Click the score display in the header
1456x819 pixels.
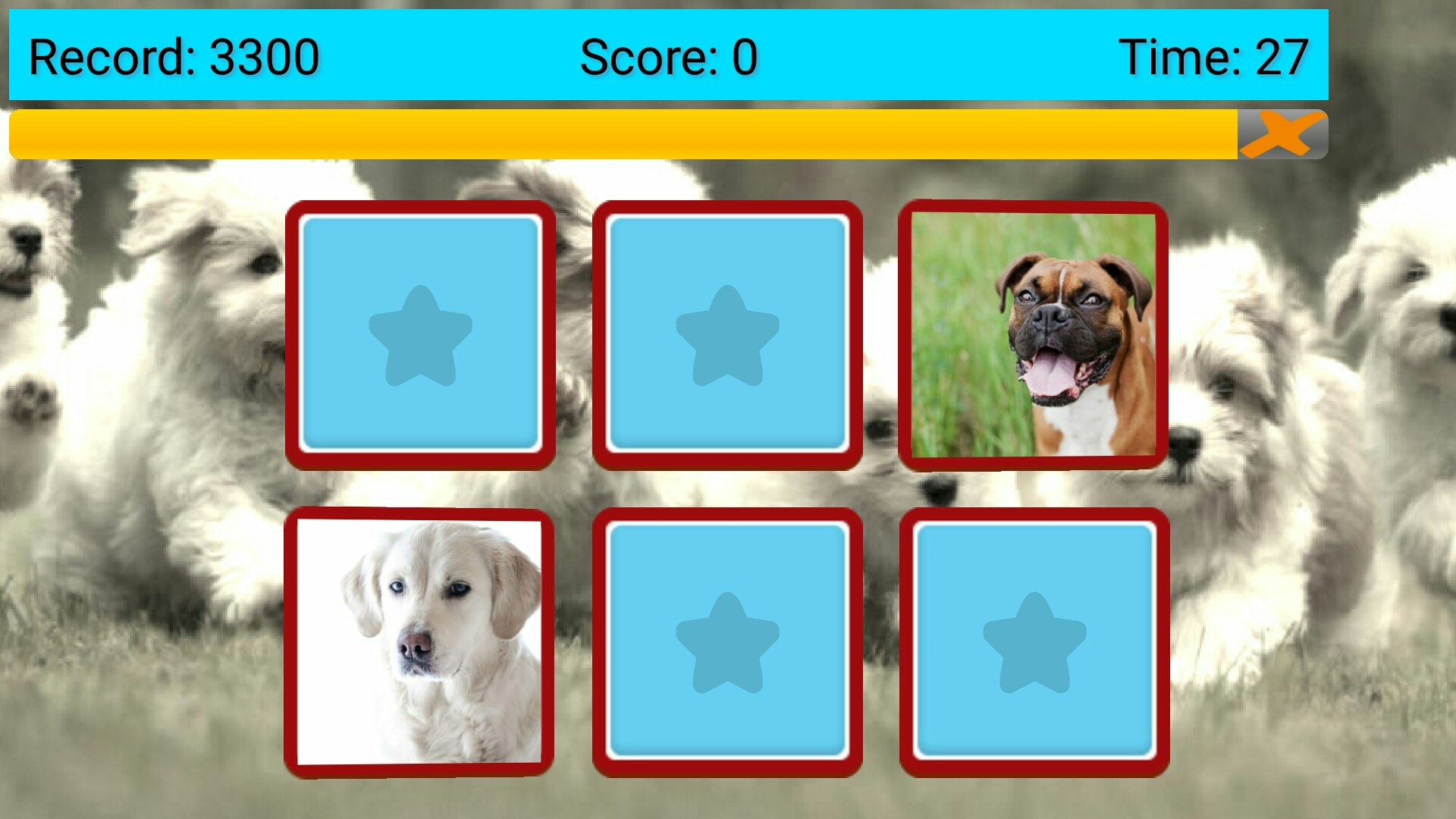pos(667,57)
